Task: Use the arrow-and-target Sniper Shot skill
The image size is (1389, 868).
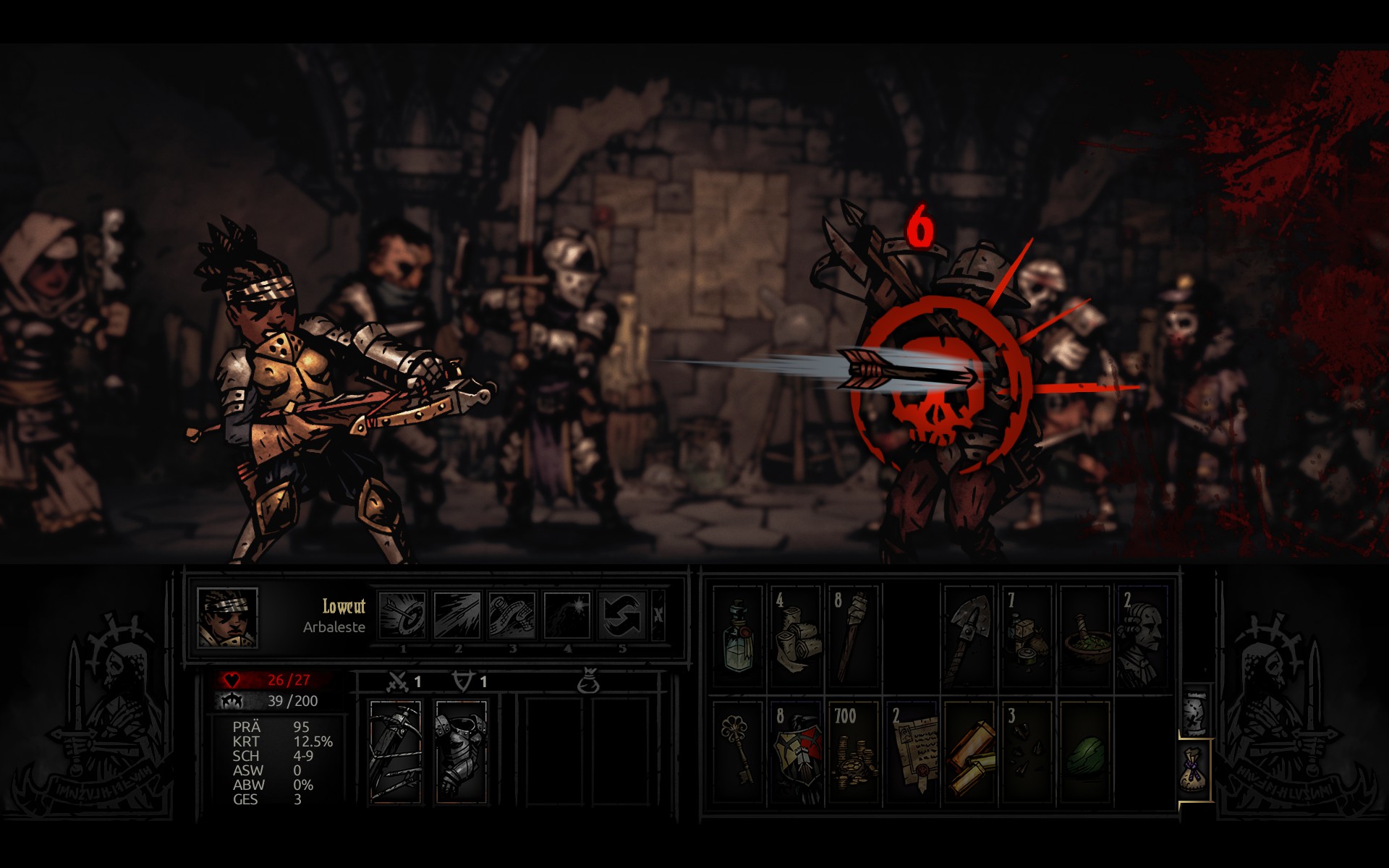Action: click(x=403, y=616)
